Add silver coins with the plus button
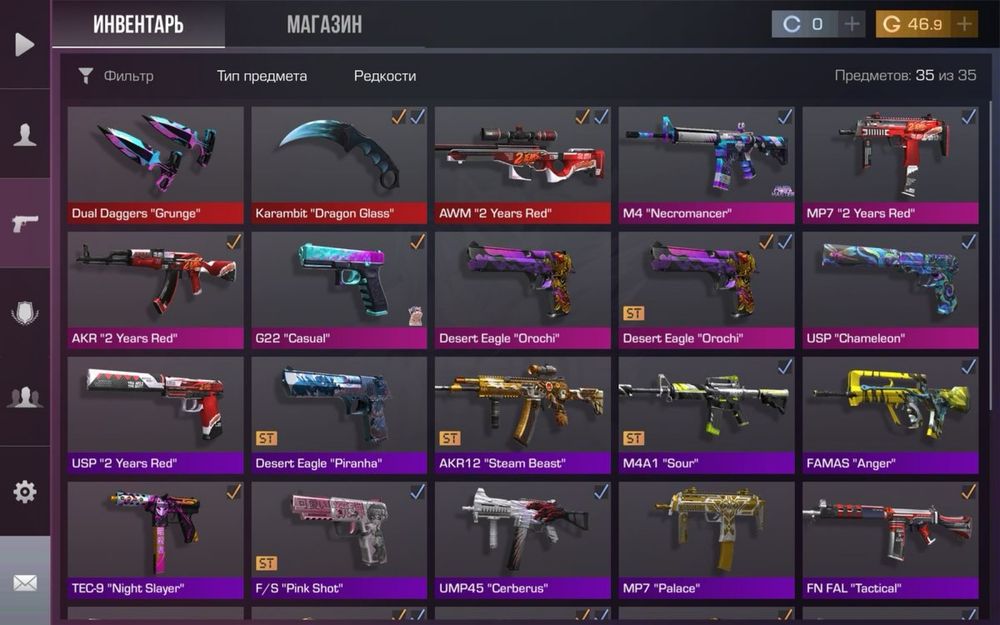The width and height of the screenshot is (1000, 625). point(851,24)
